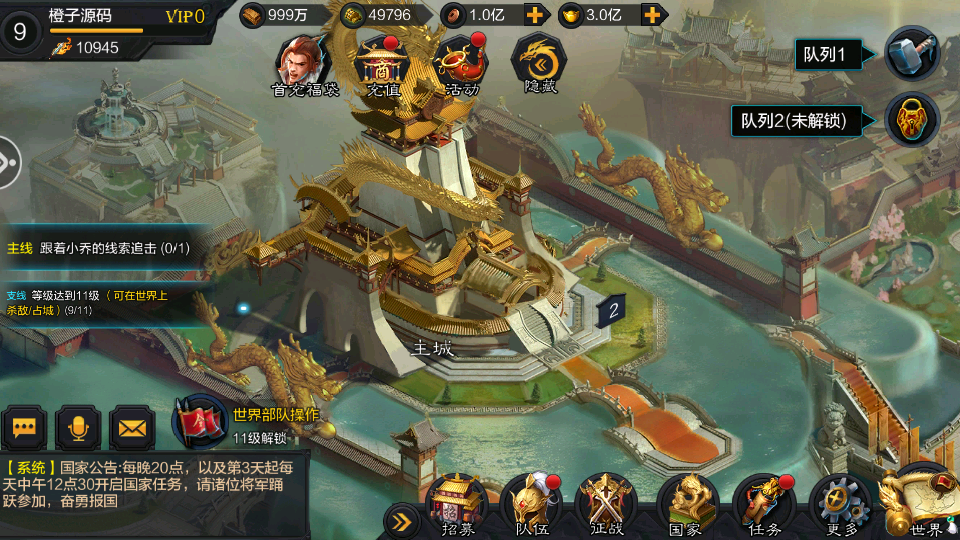This screenshot has height=540, width=960.
Task: Open the chat bubble button
Action: coord(24,428)
